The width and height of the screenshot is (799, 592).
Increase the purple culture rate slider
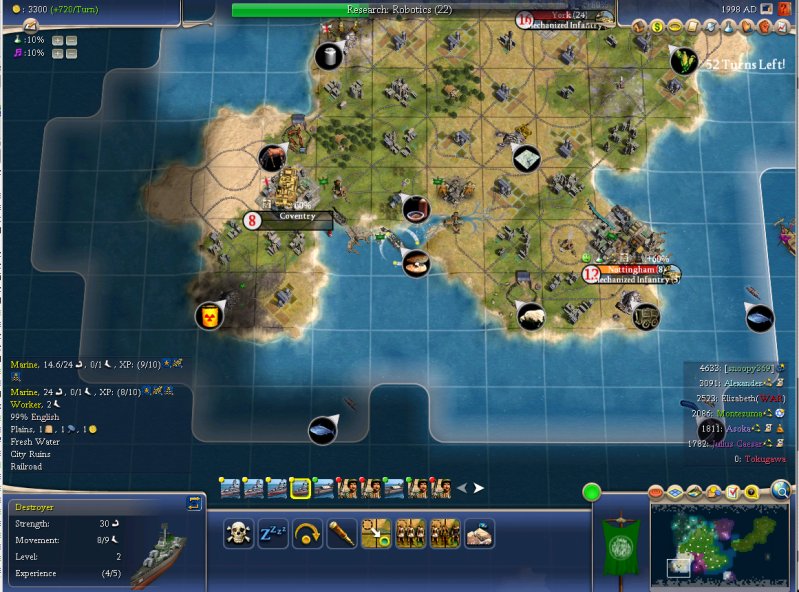pyautogui.click(x=57, y=53)
